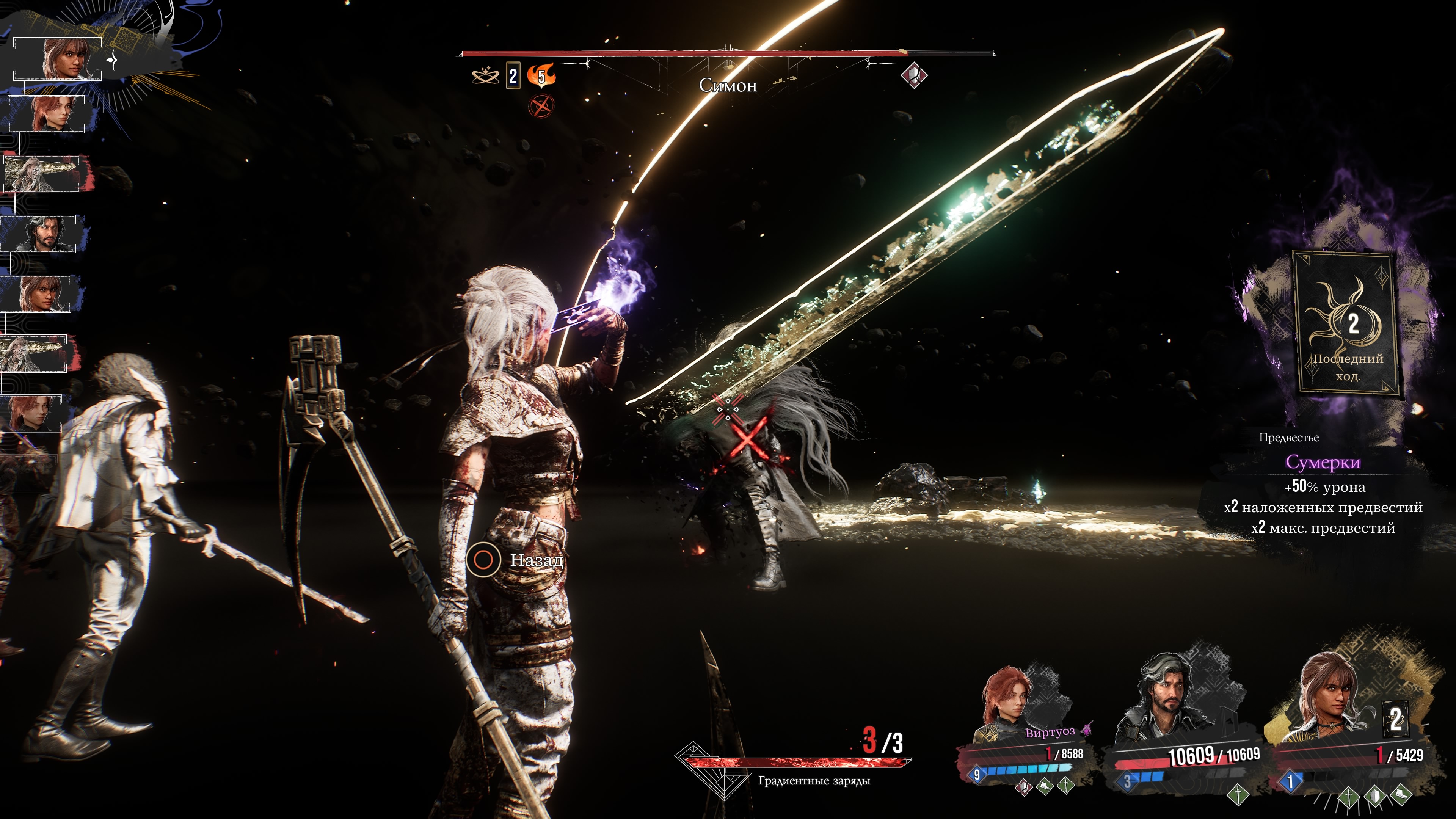Click the red crossed-circle status under Simon's bar
Image resolution: width=1456 pixels, height=819 pixels.
coord(541,106)
